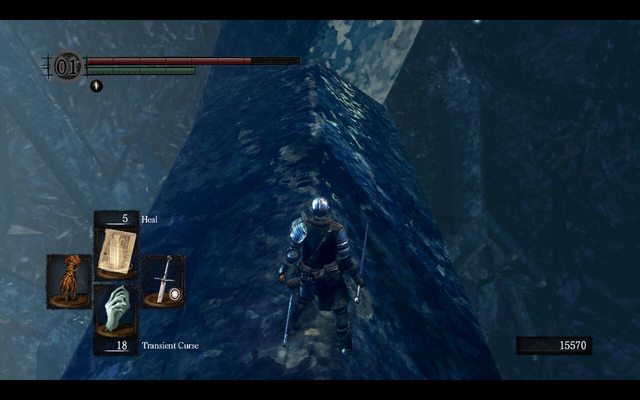This screenshot has height=400, width=640.
Task: Select the Heal miracle scroll slot
Action: point(116,249)
